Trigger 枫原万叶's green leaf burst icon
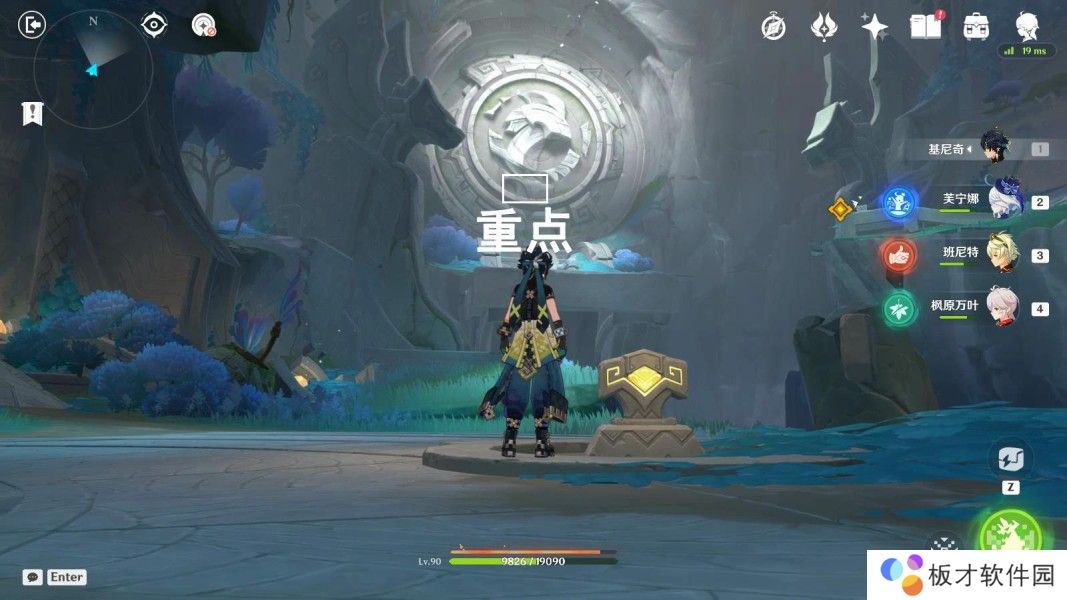 tap(899, 308)
